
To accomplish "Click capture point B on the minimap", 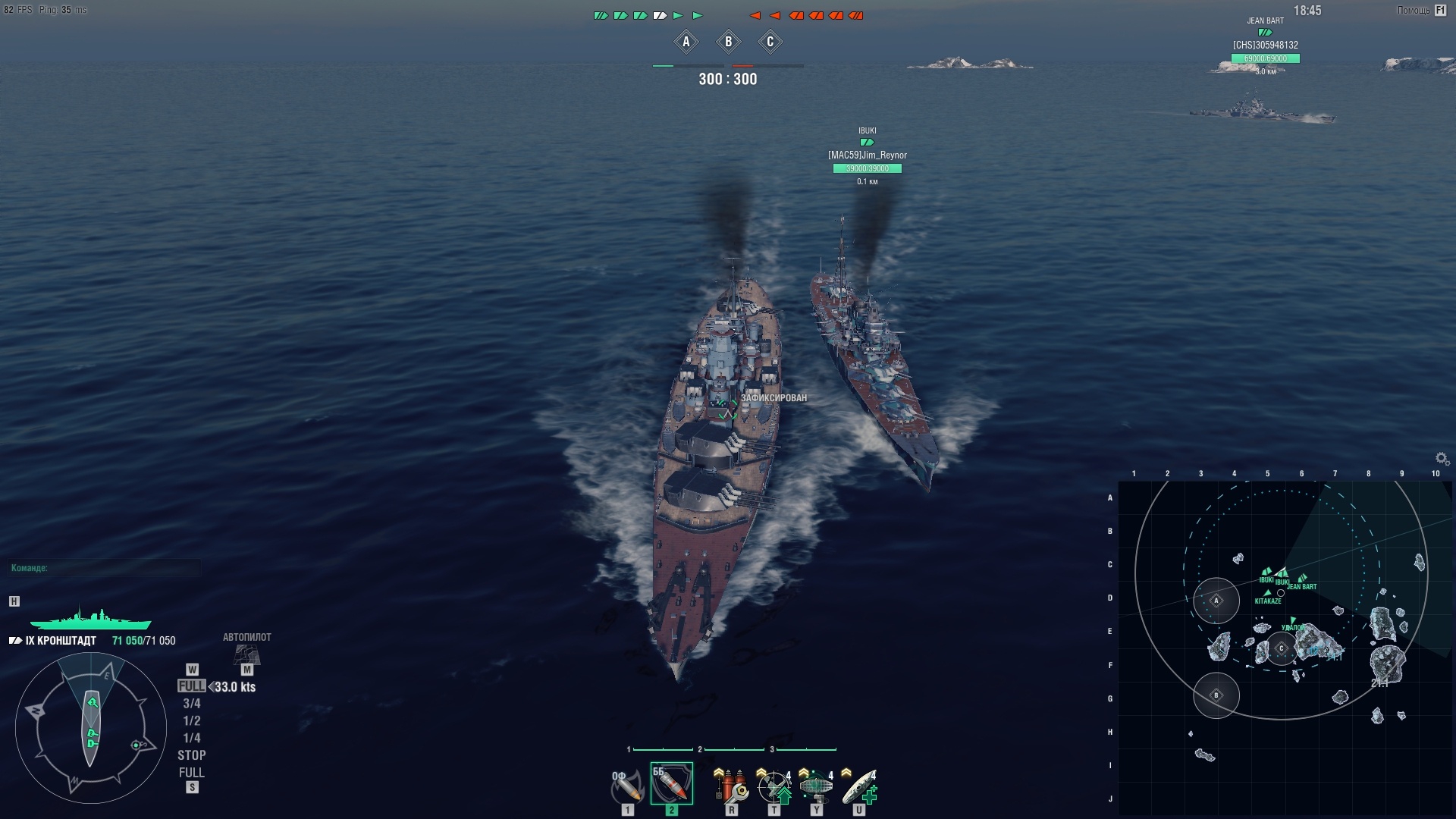I will [x=1216, y=695].
